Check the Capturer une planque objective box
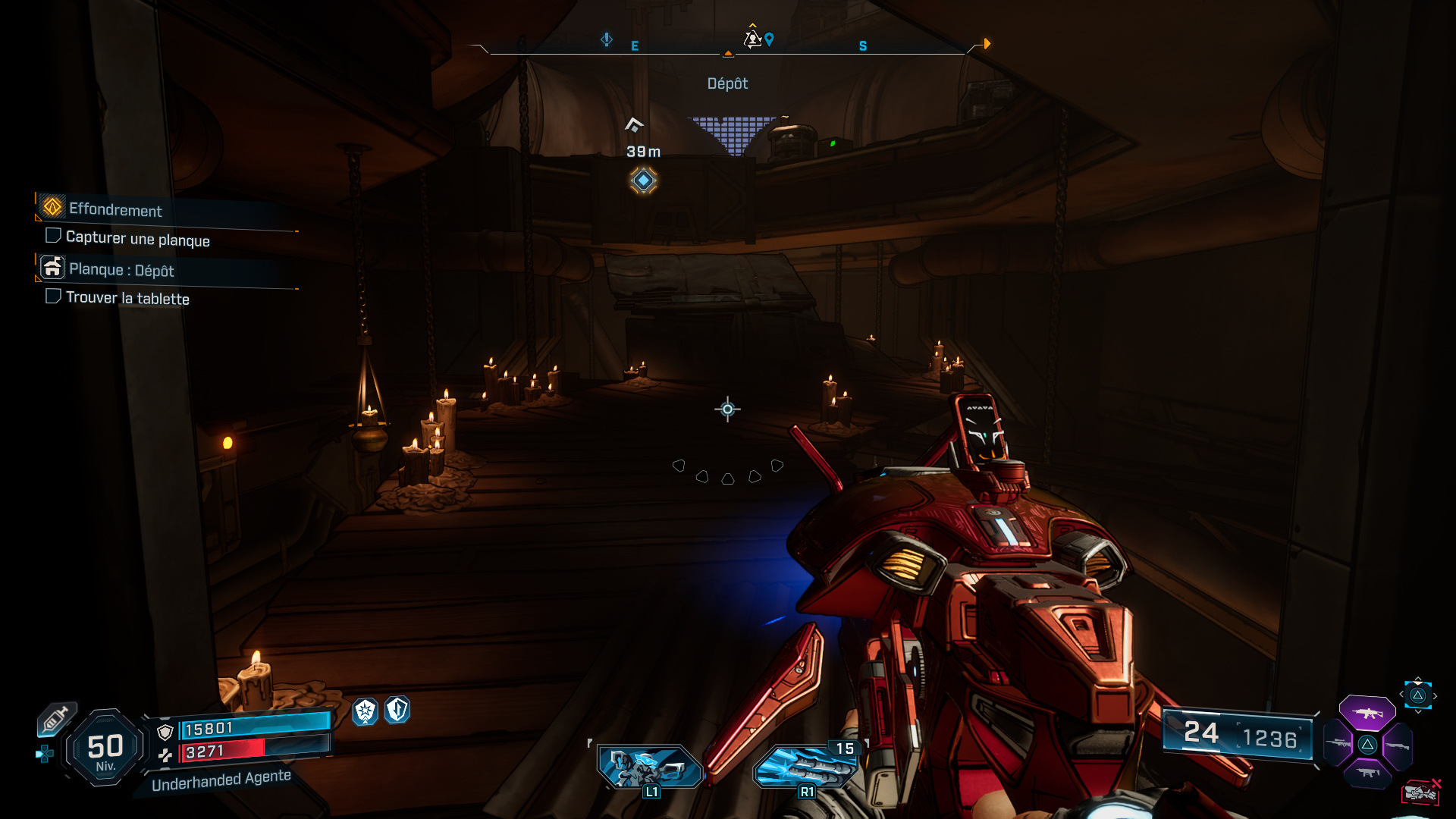 pyautogui.click(x=53, y=235)
